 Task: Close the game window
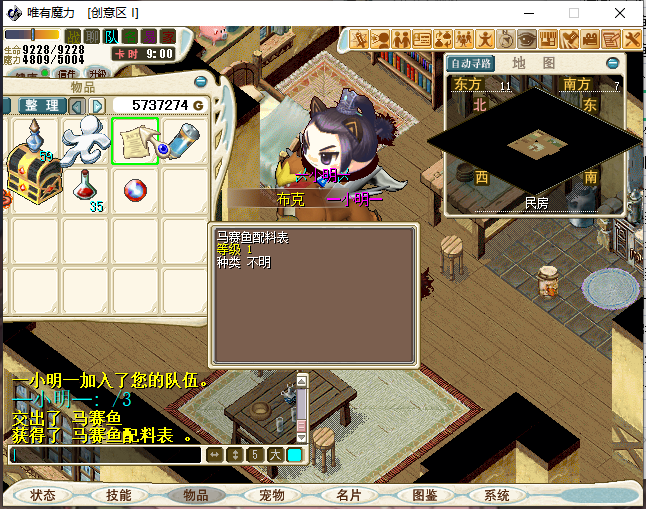pos(622,13)
